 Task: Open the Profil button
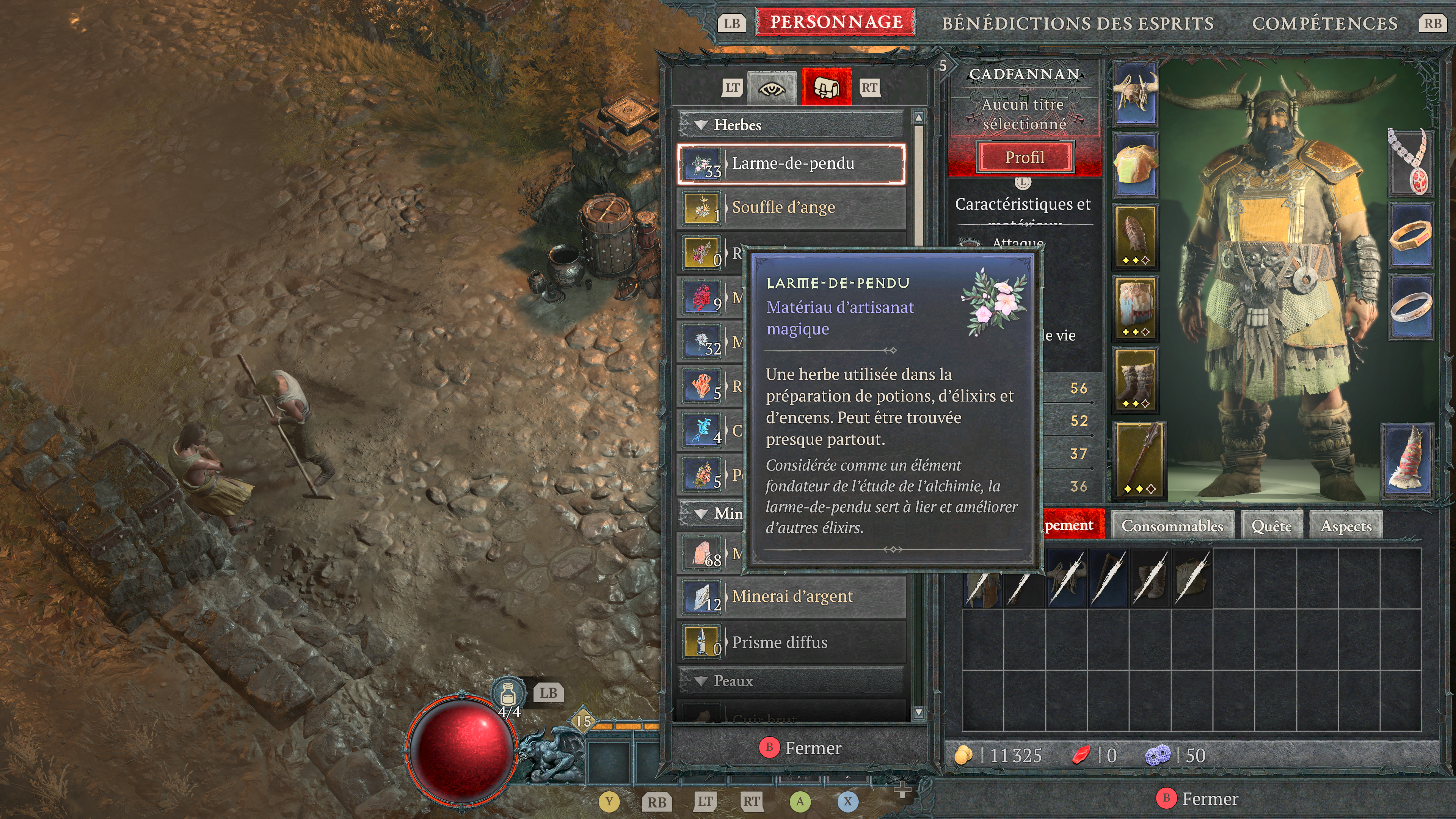point(1024,157)
